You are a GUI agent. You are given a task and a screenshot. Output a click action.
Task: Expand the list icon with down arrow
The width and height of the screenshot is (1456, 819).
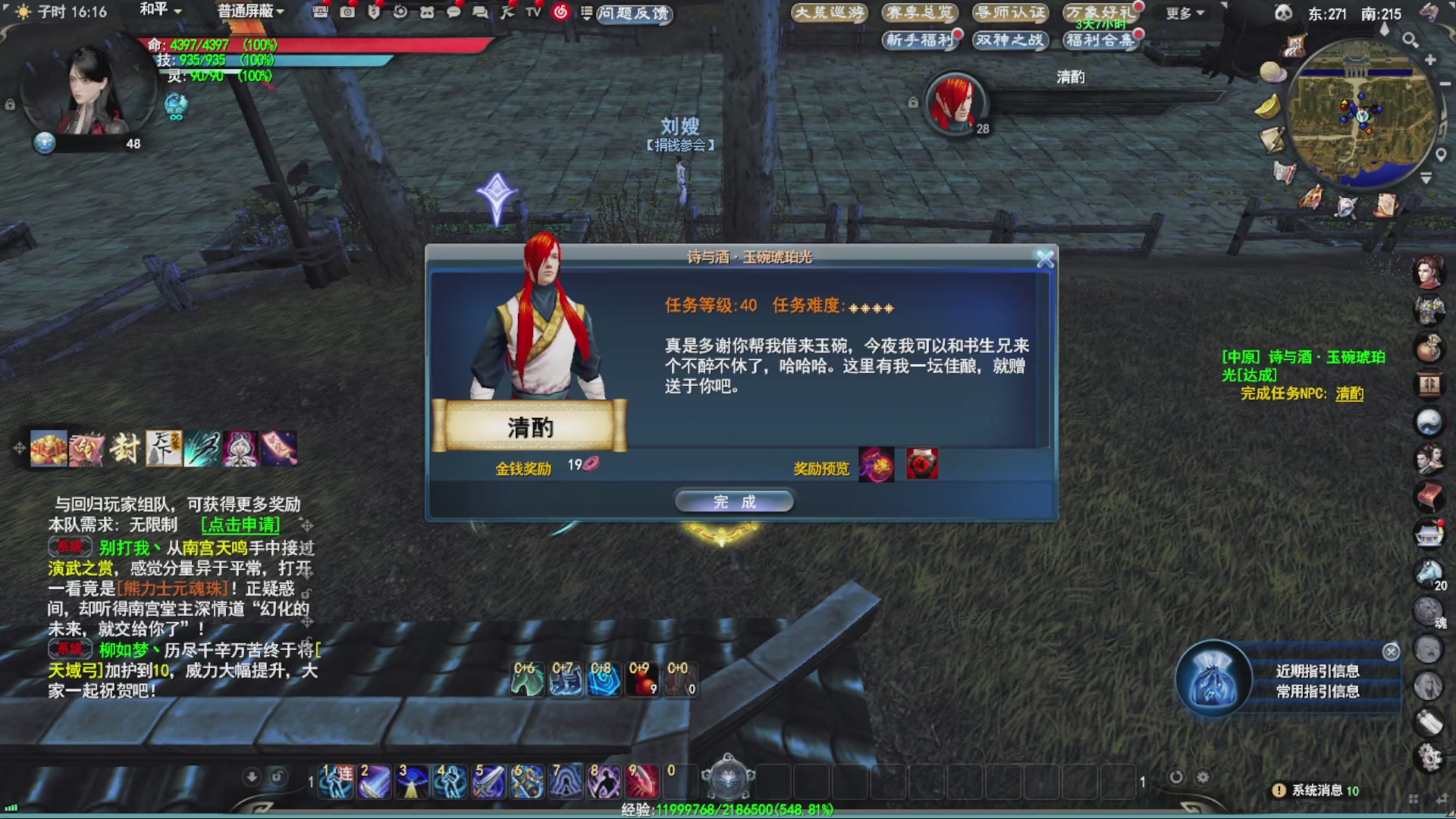pyautogui.click(x=588, y=13)
